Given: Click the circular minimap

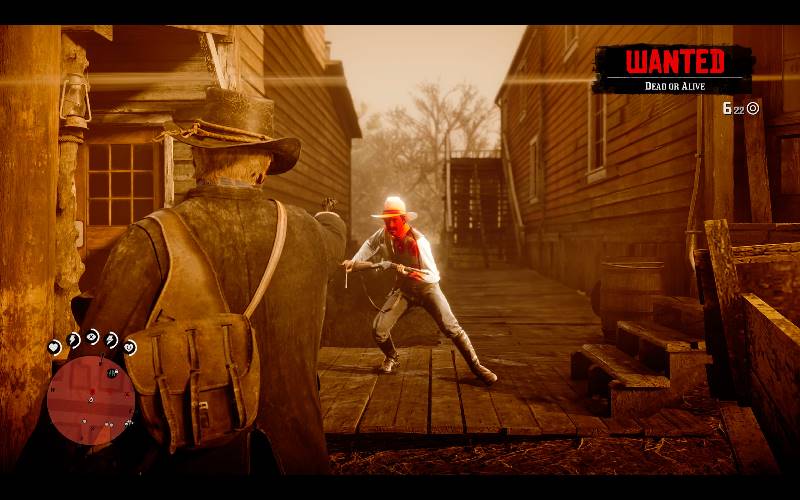Looking at the screenshot, I should click(91, 400).
